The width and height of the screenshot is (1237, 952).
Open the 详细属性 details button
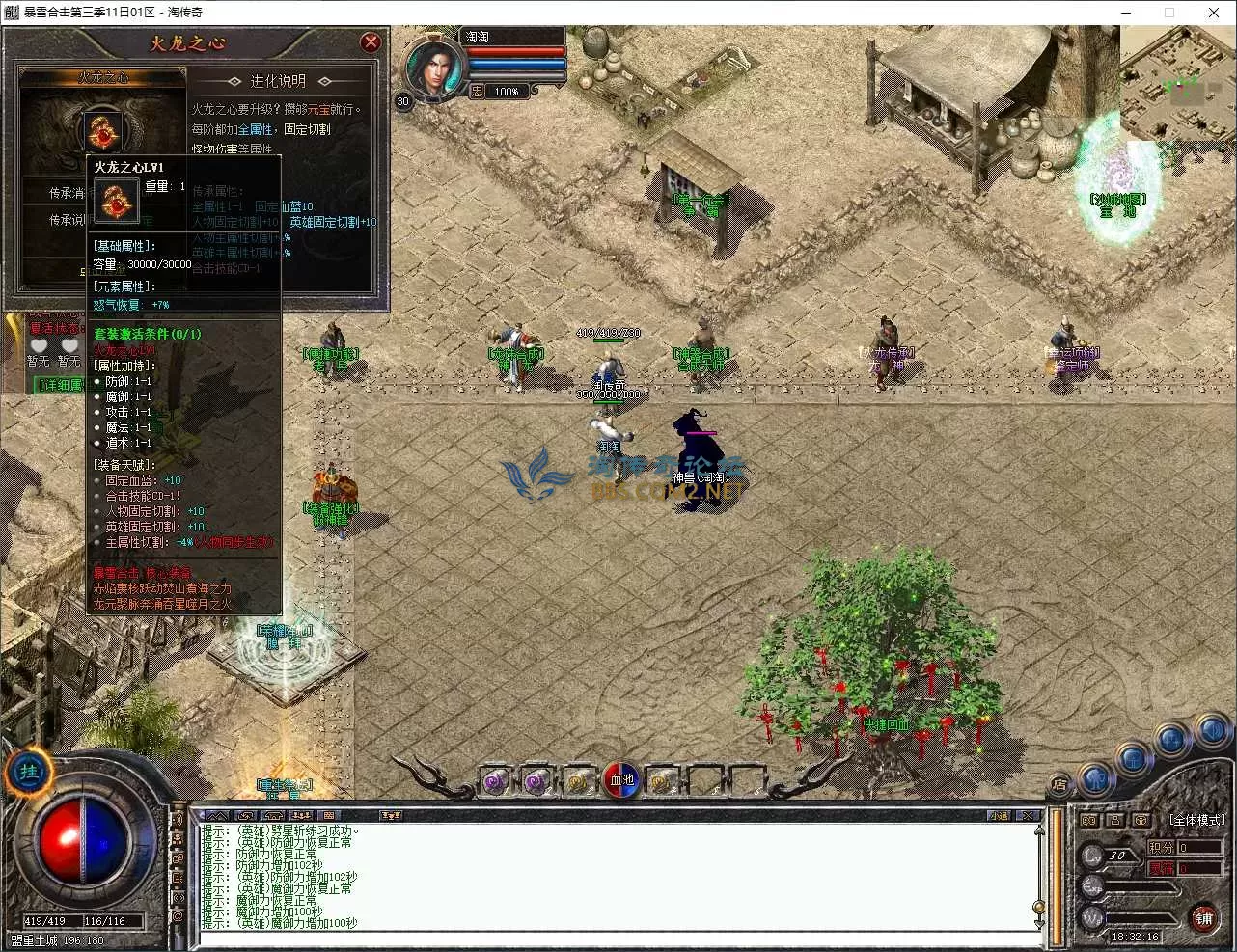(58, 385)
